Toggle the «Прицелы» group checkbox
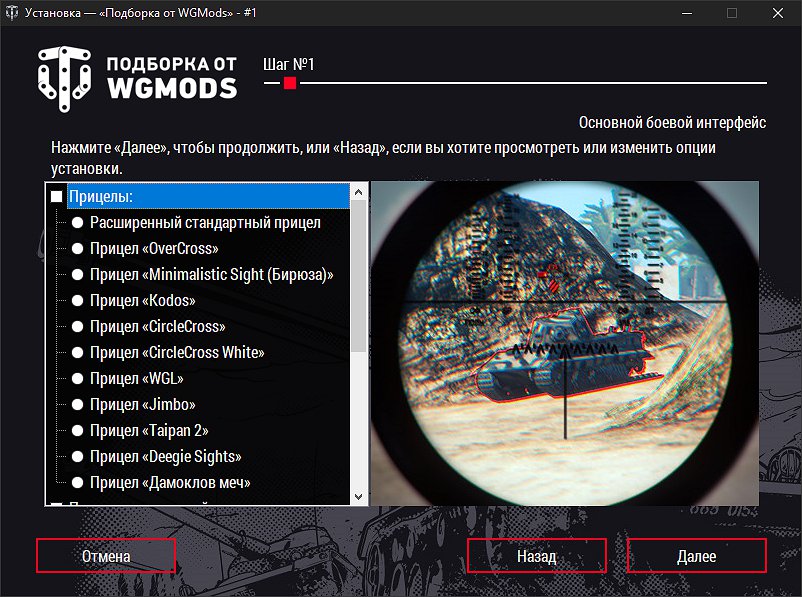This screenshot has height=597, width=802. 57,197
